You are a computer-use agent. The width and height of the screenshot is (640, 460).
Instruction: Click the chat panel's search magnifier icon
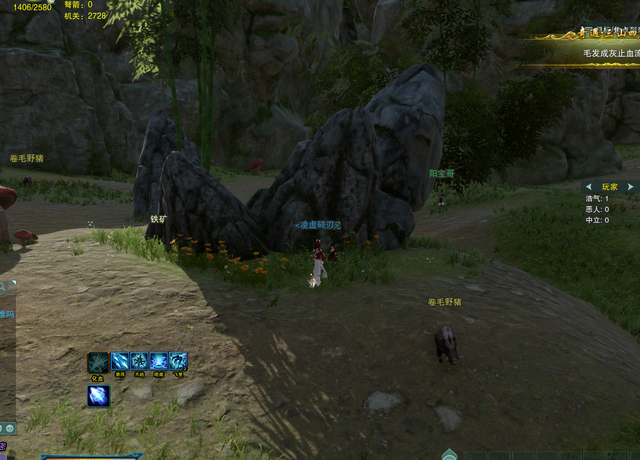(x=4, y=287)
